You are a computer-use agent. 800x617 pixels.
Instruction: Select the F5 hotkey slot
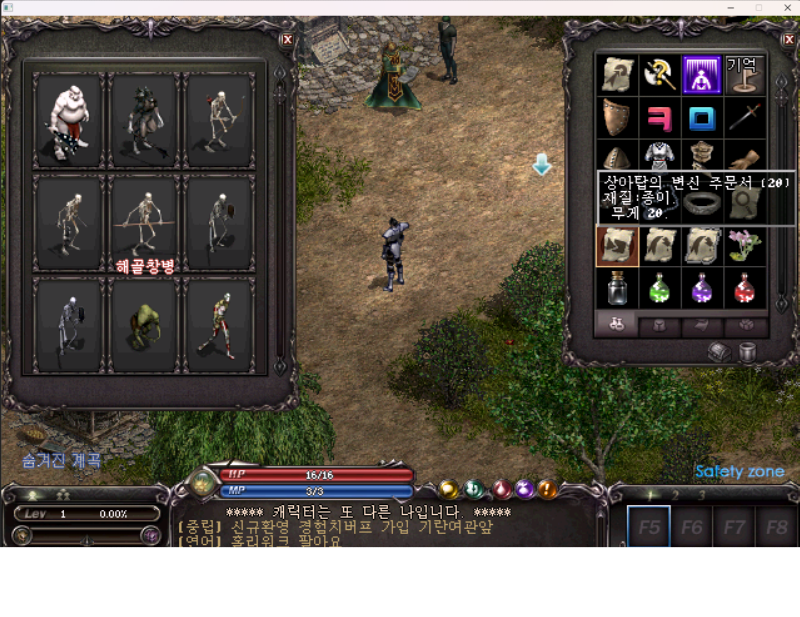pyautogui.click(x=650, y=527)
